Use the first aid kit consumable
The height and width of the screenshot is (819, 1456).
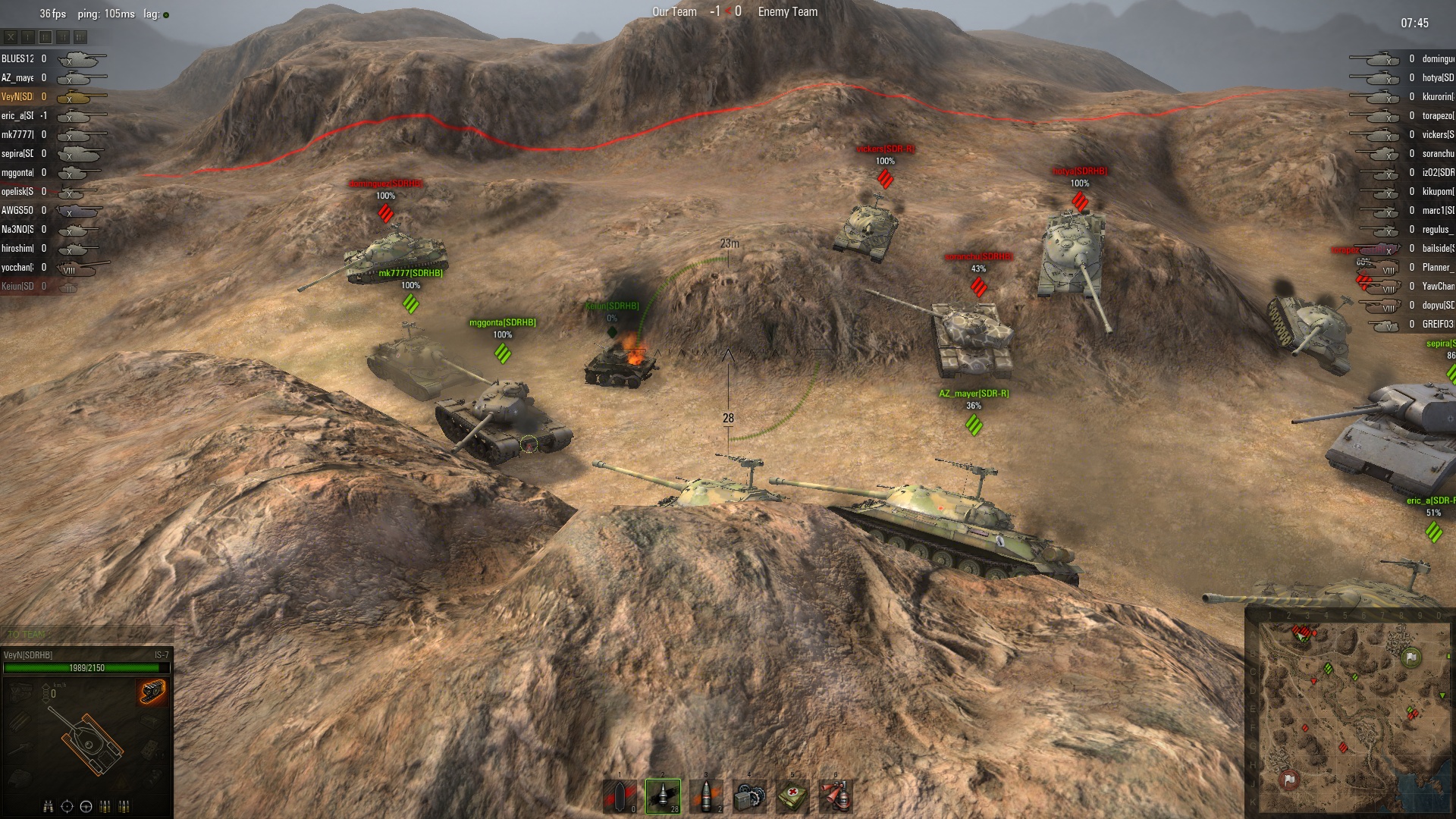coord(792,796)
